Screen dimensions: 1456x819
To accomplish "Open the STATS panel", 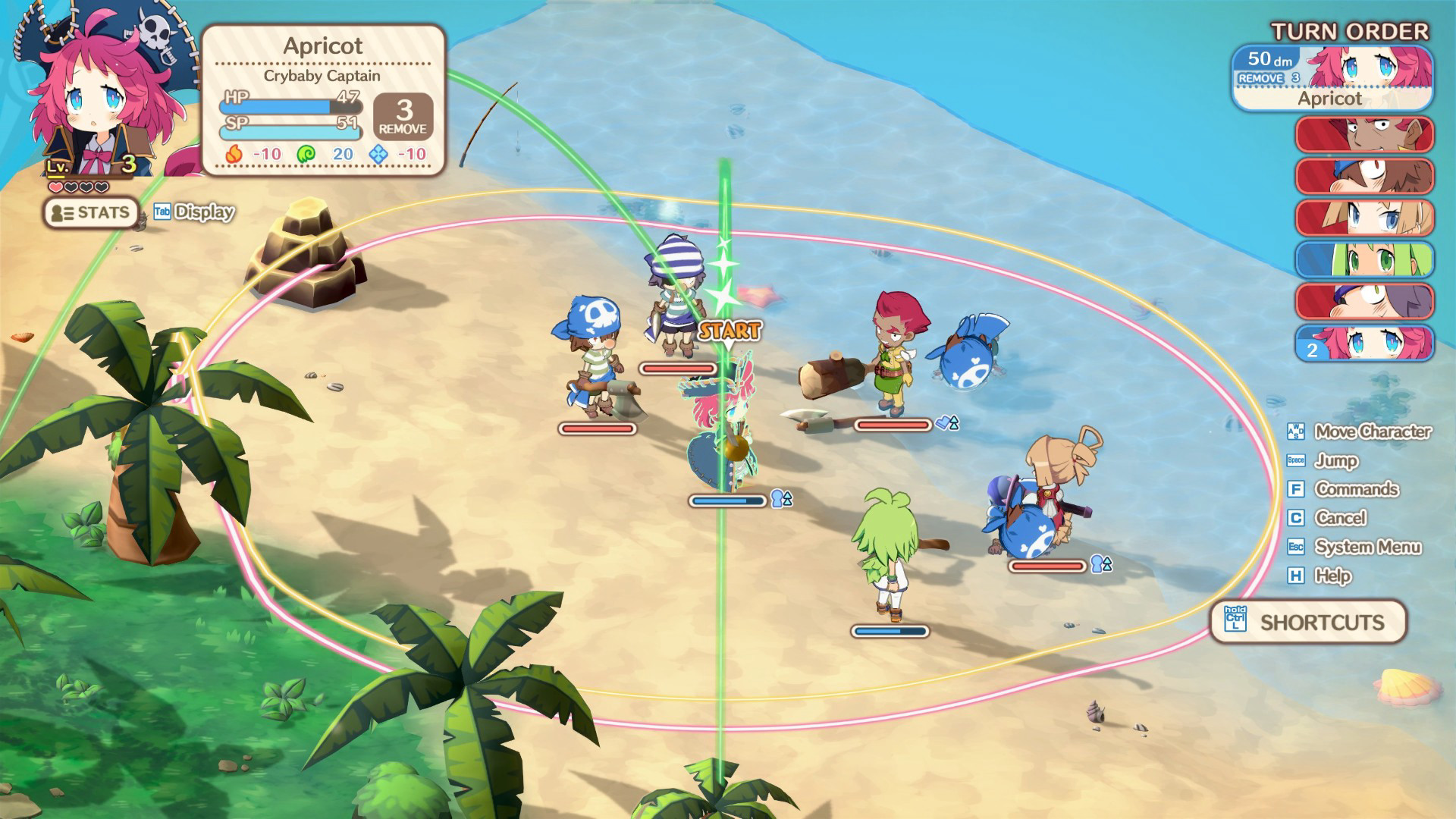I will click(x=90, y=212).
